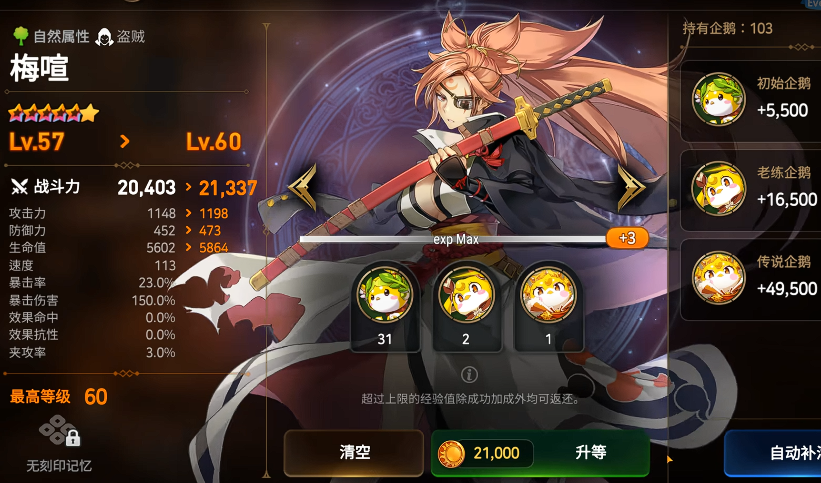Add 初始企鹅 +5,500 penguin
The height and width of the screenshot is (483, 821).
point(752,98)
